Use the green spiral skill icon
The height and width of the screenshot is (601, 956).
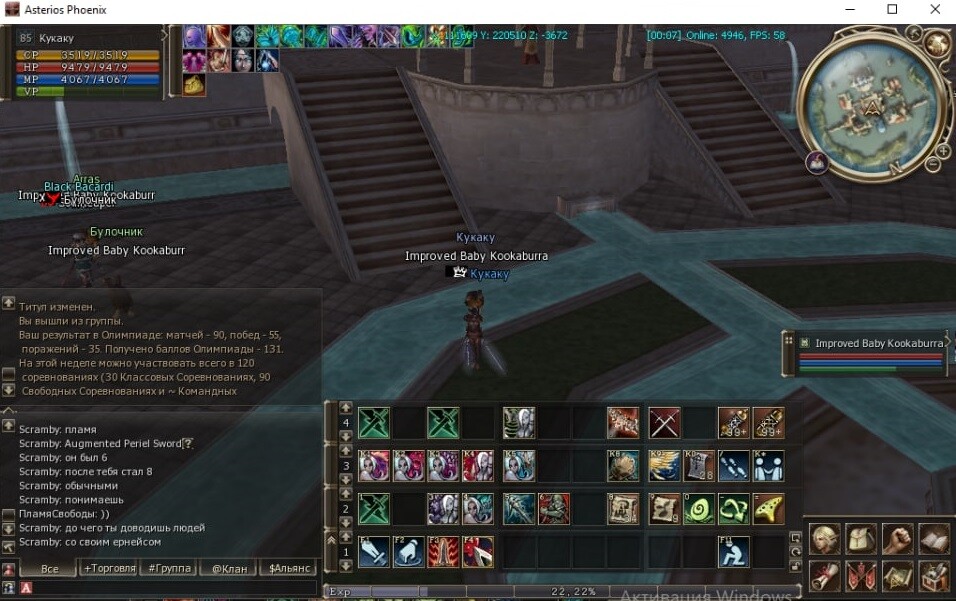tap(698, 509)
